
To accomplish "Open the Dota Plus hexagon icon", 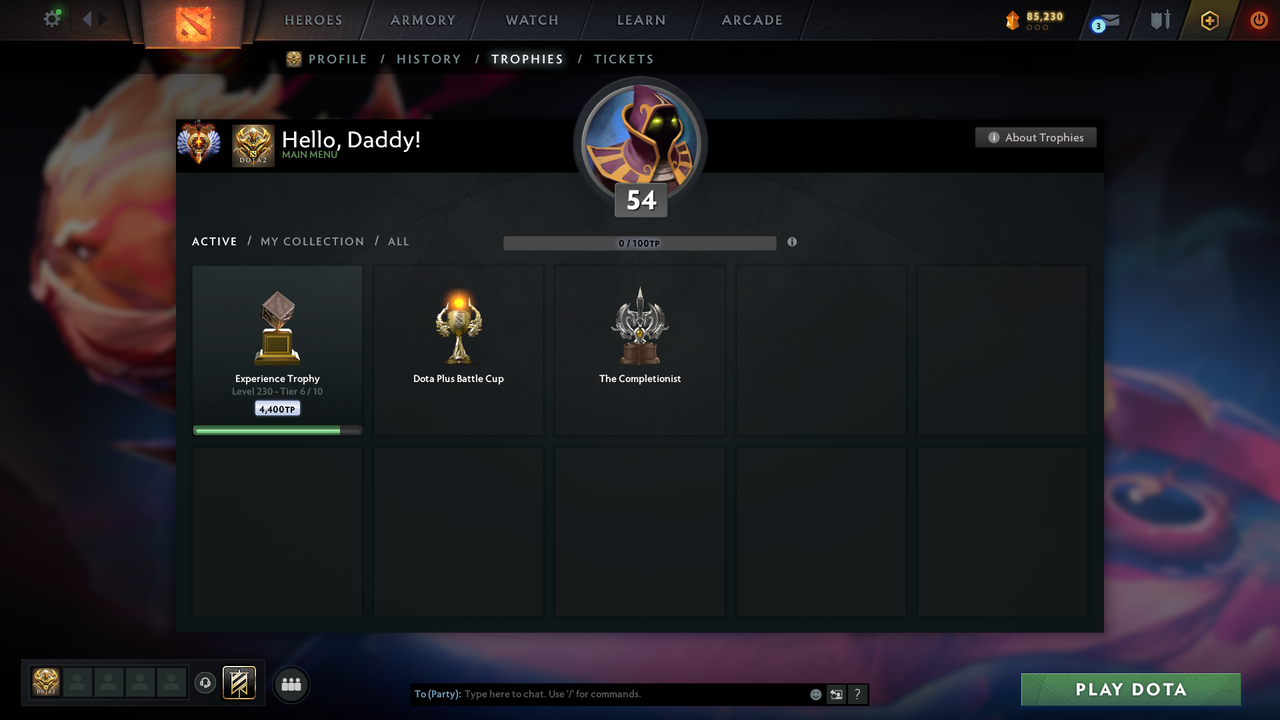I will (1209, 20).
